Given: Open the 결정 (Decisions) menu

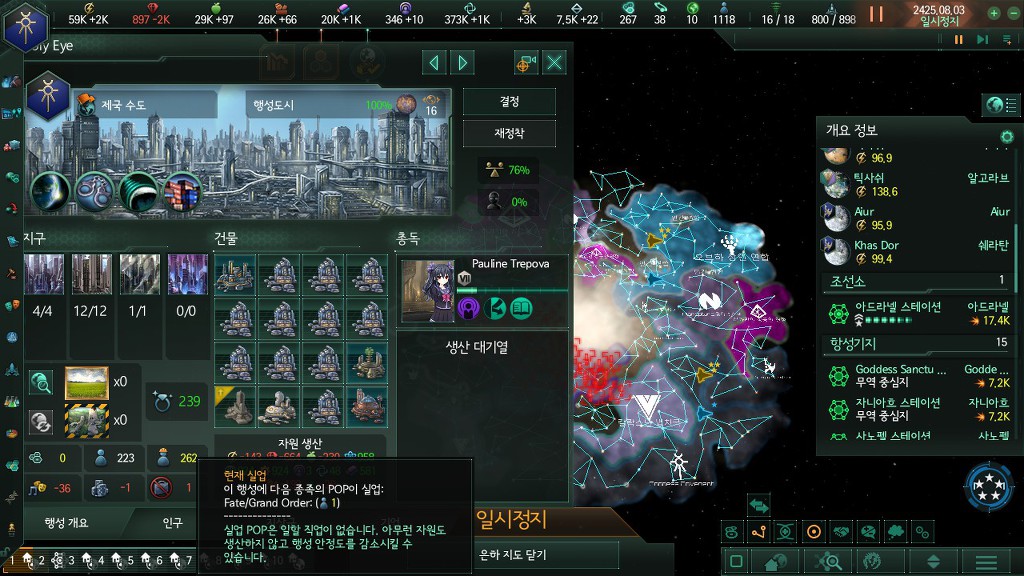Looking at the screenshot, I should pyautogui.click(x=509, y=102).
